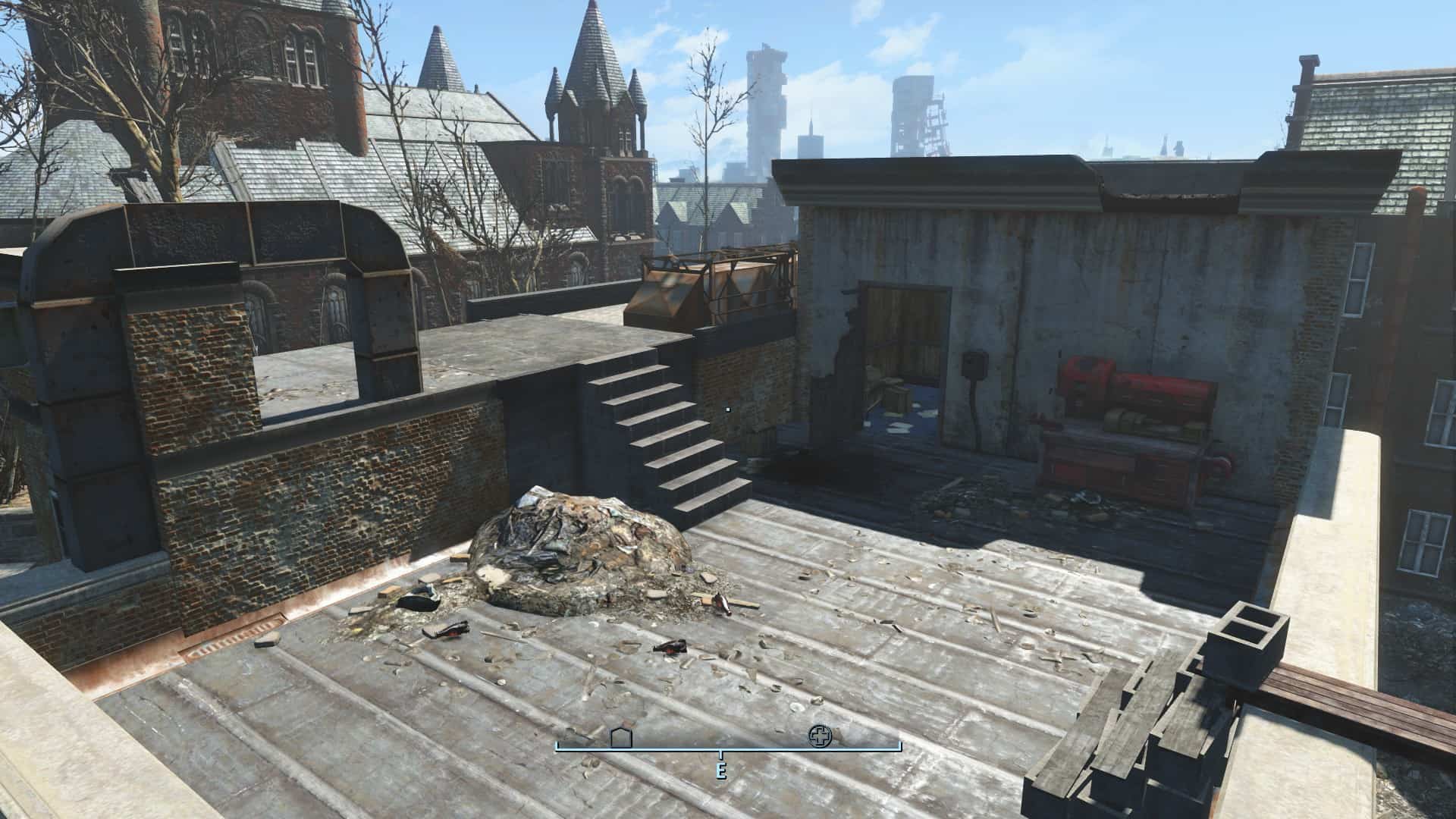The width and height of the screenshot is (1456, 819).
Task: Select the medical cross marker on the compass
Action: point(819,736)
